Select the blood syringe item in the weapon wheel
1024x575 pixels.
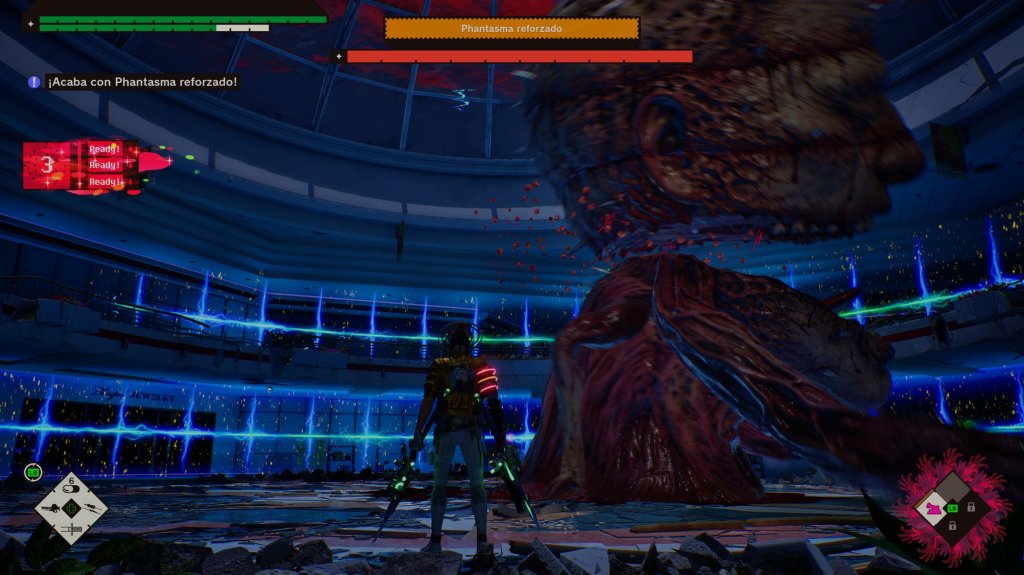71,491
